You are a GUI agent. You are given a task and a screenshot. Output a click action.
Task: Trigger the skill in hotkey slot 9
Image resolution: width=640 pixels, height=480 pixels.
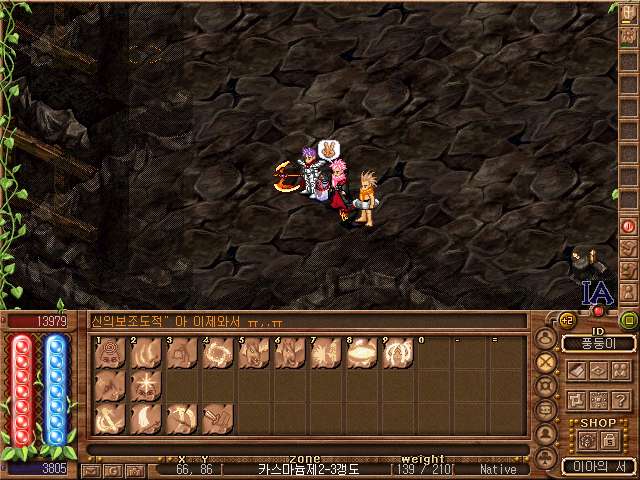(x=398, y=353)
